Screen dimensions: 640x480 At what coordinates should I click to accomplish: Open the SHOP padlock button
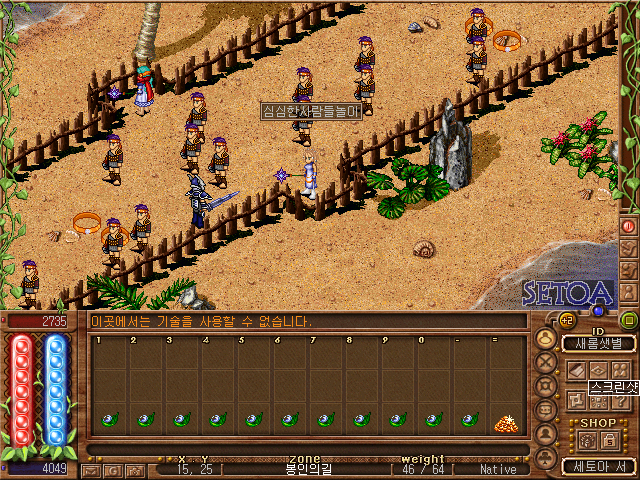pos(610,439)
